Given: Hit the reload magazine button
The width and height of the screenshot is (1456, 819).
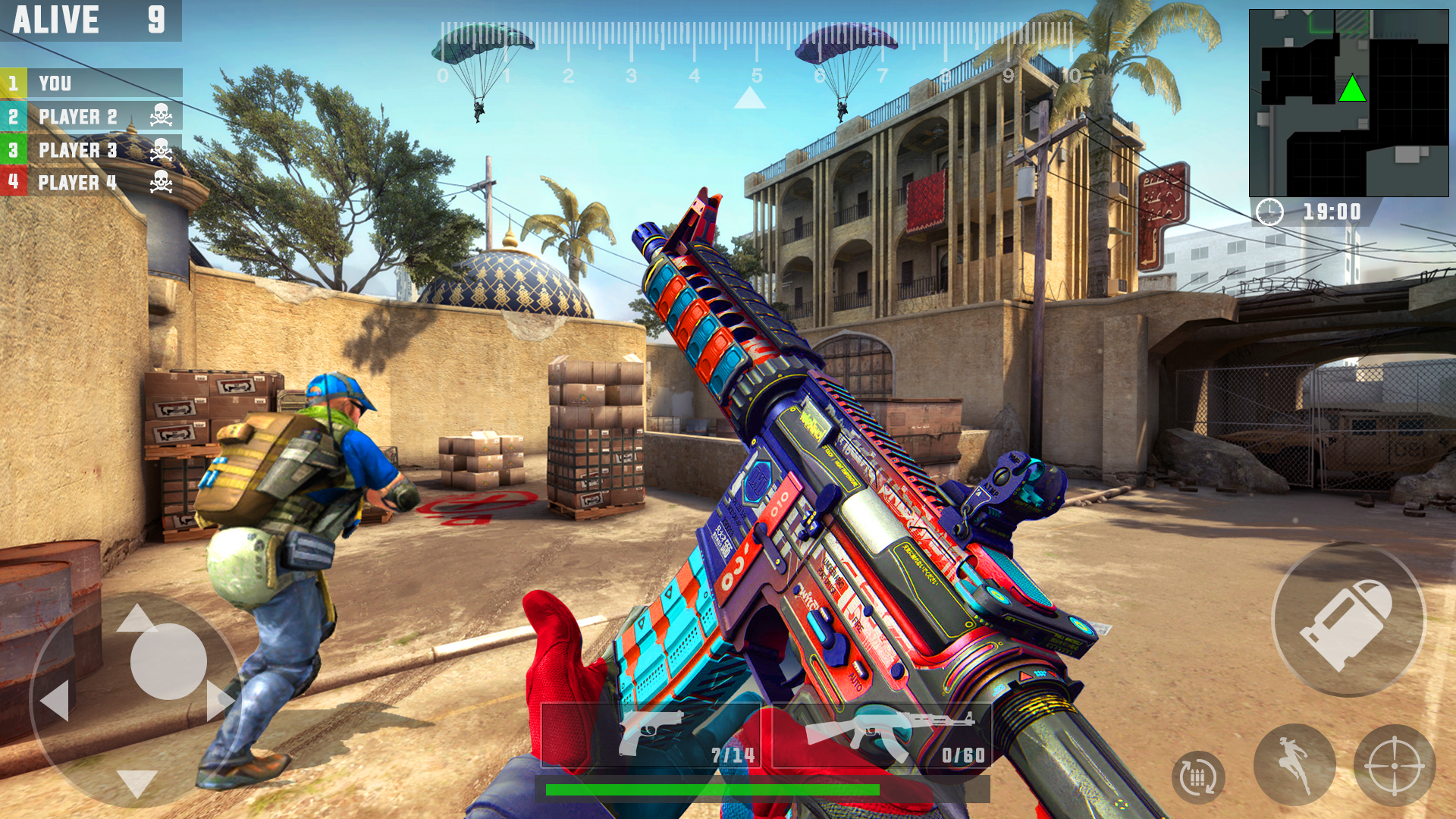Looking at the screenshot, I should point(1198,777).
